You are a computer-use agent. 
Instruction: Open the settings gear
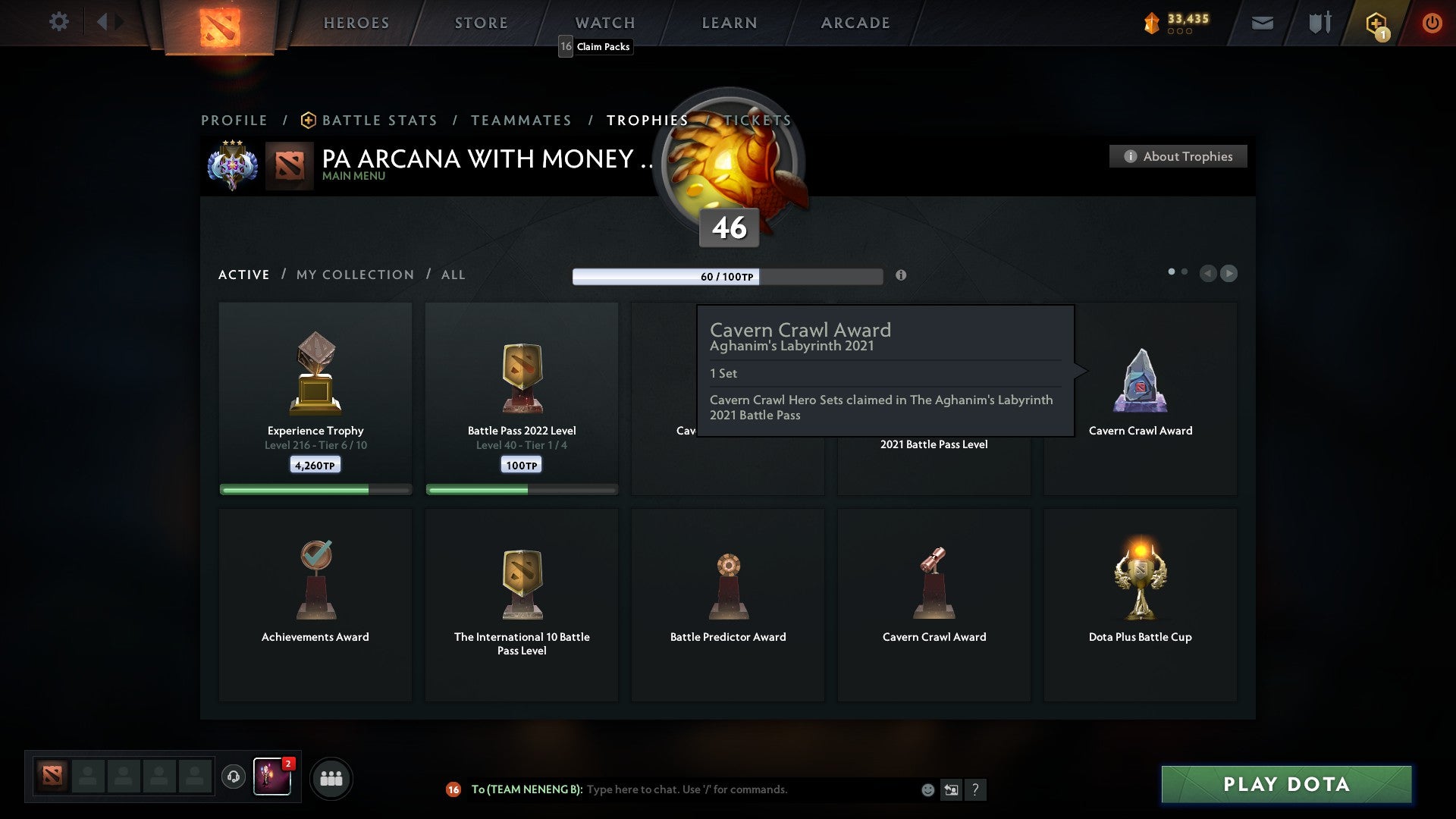pos(59,22)
